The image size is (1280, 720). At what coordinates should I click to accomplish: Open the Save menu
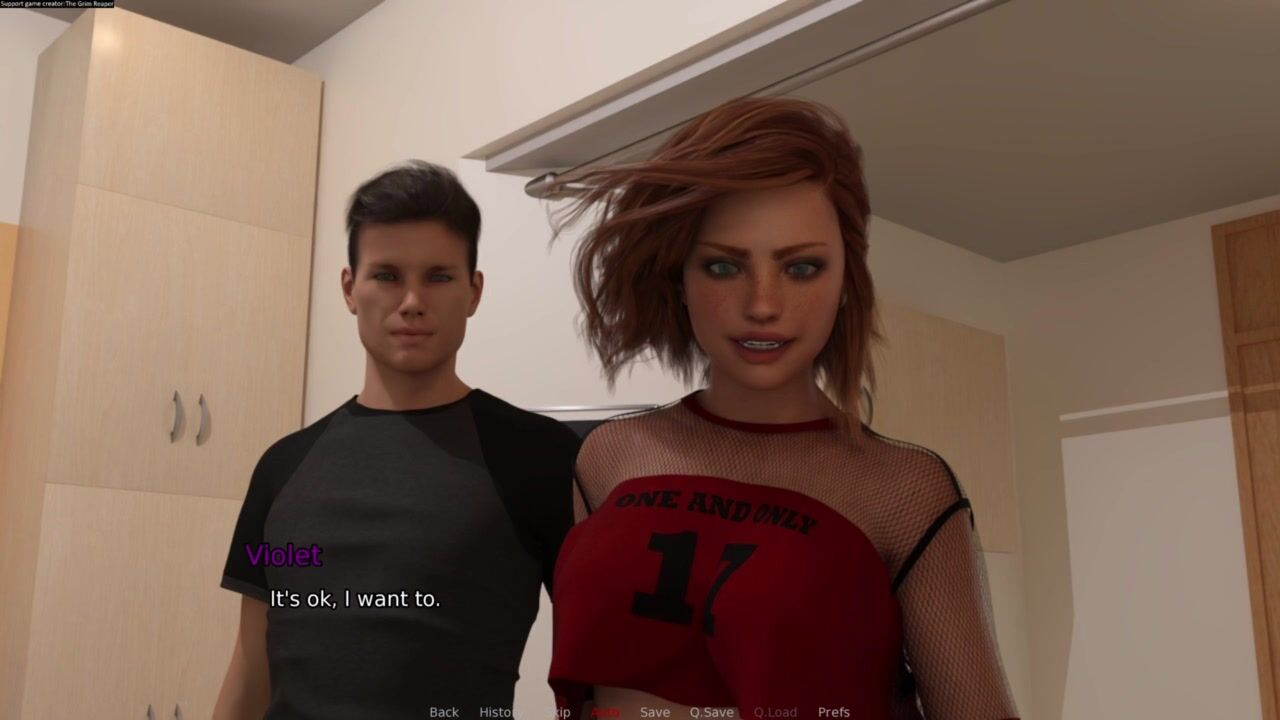[x=655, y=712]
